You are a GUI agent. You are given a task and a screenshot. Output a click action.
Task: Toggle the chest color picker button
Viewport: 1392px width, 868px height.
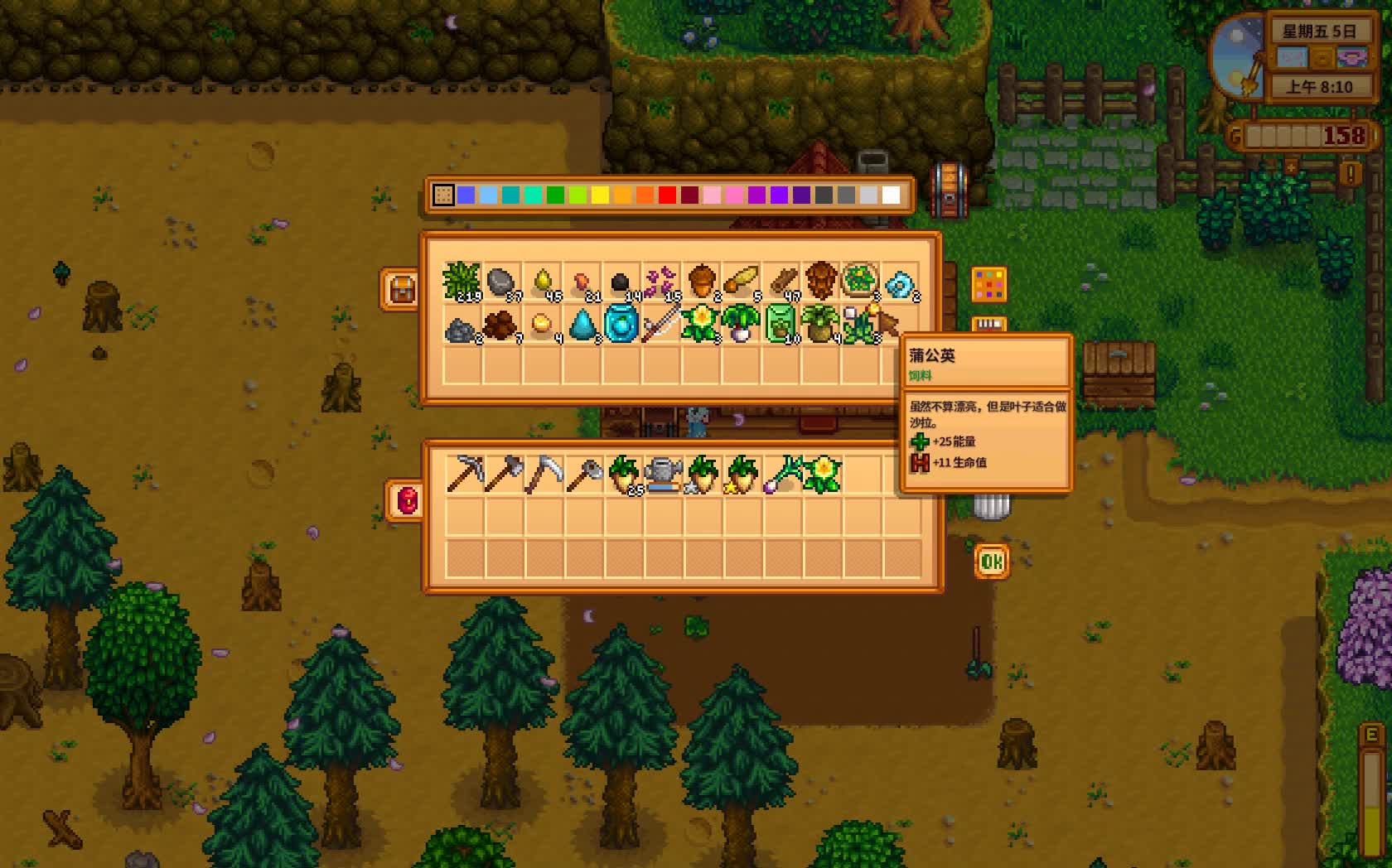coord(988,285)
